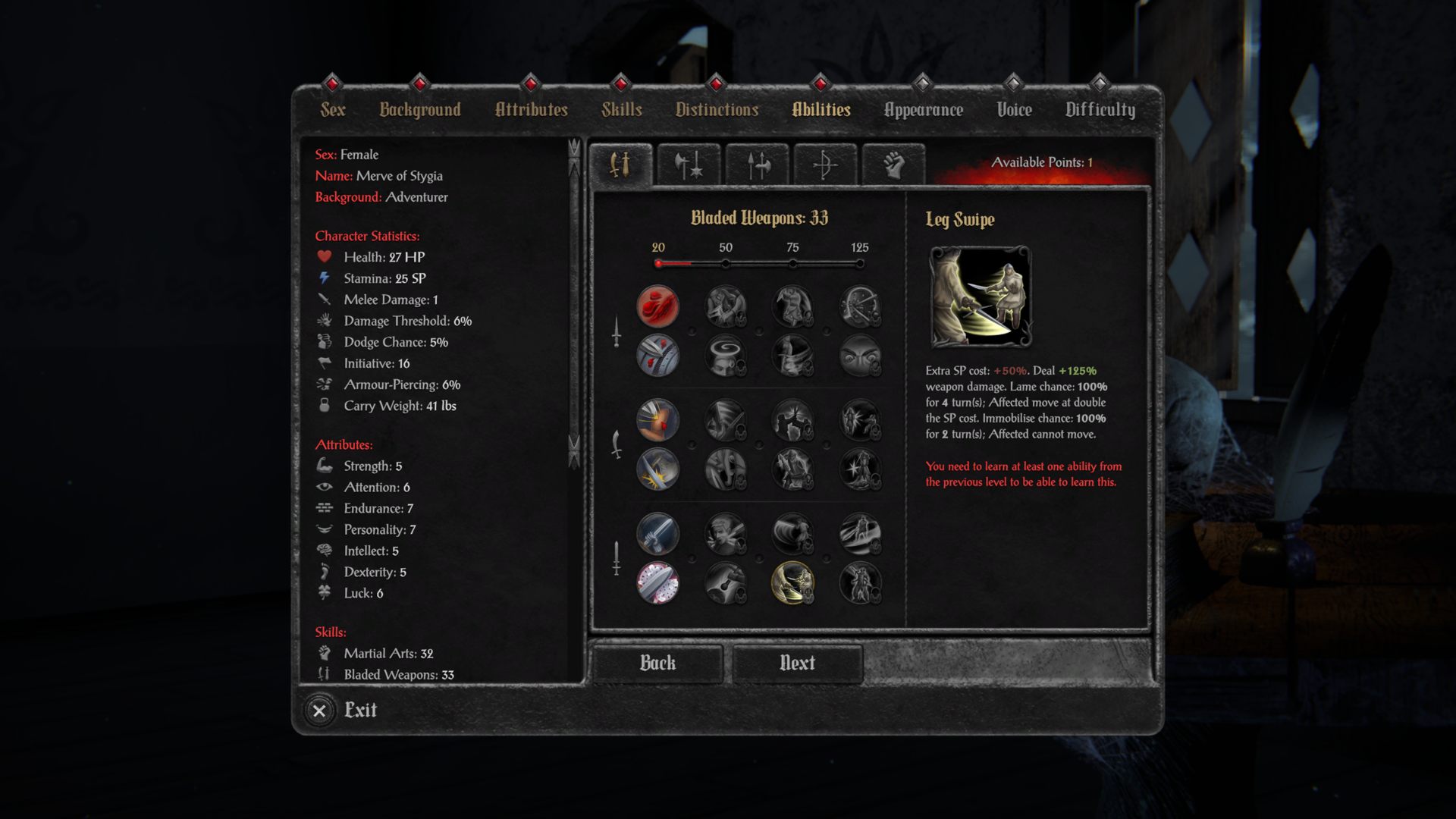Image resolution: width=1456 pixels, height=819 pixels.
Task: Show the axe and mace abilities category
Action: pos(689,164)
